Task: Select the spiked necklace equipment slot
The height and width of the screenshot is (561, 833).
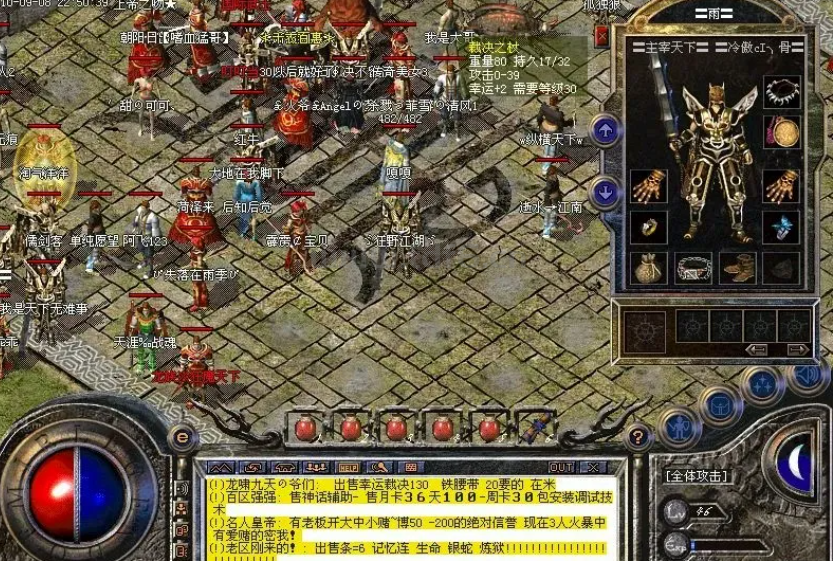Action: click(781, 92)
